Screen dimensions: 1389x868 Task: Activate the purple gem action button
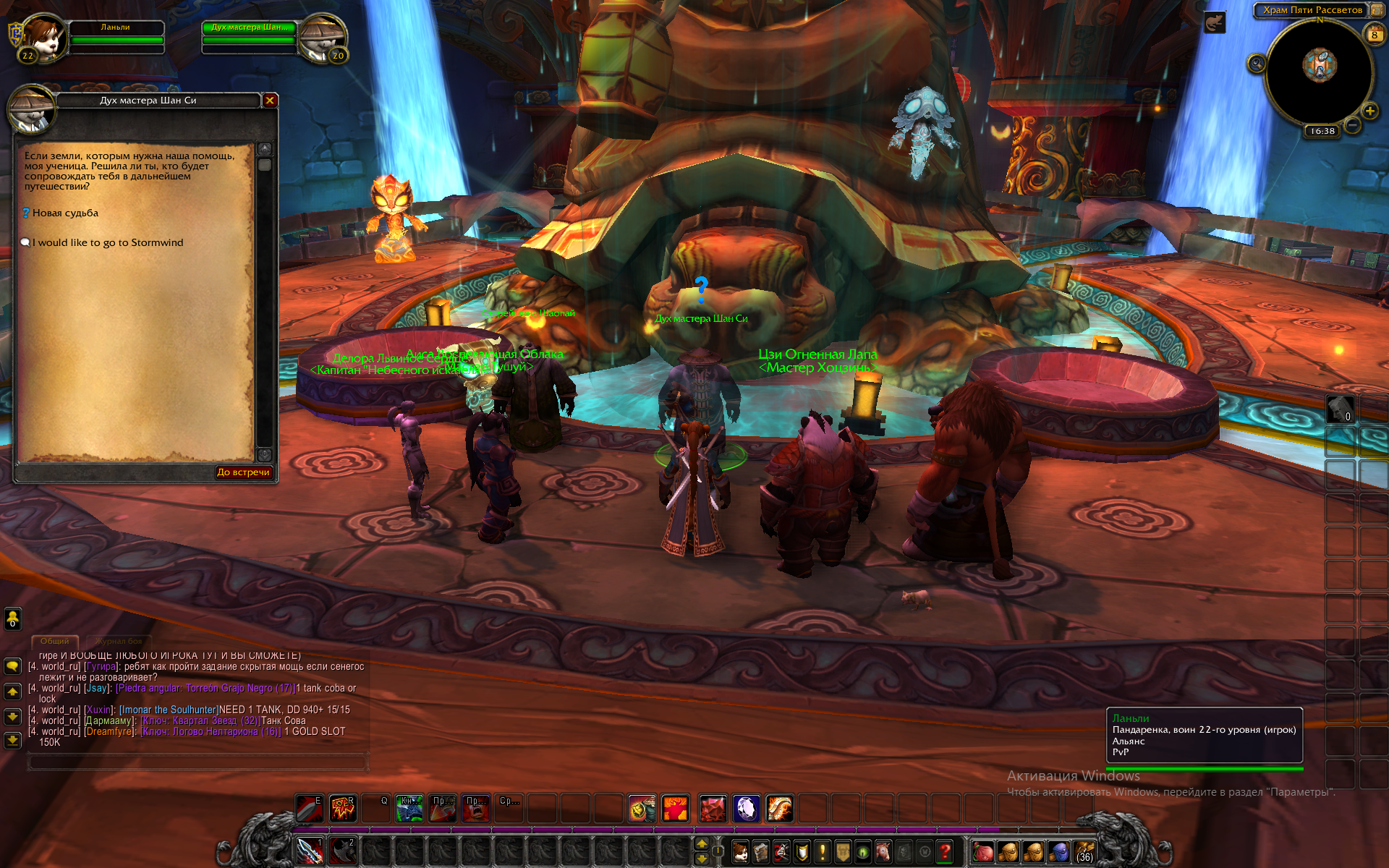746,809
